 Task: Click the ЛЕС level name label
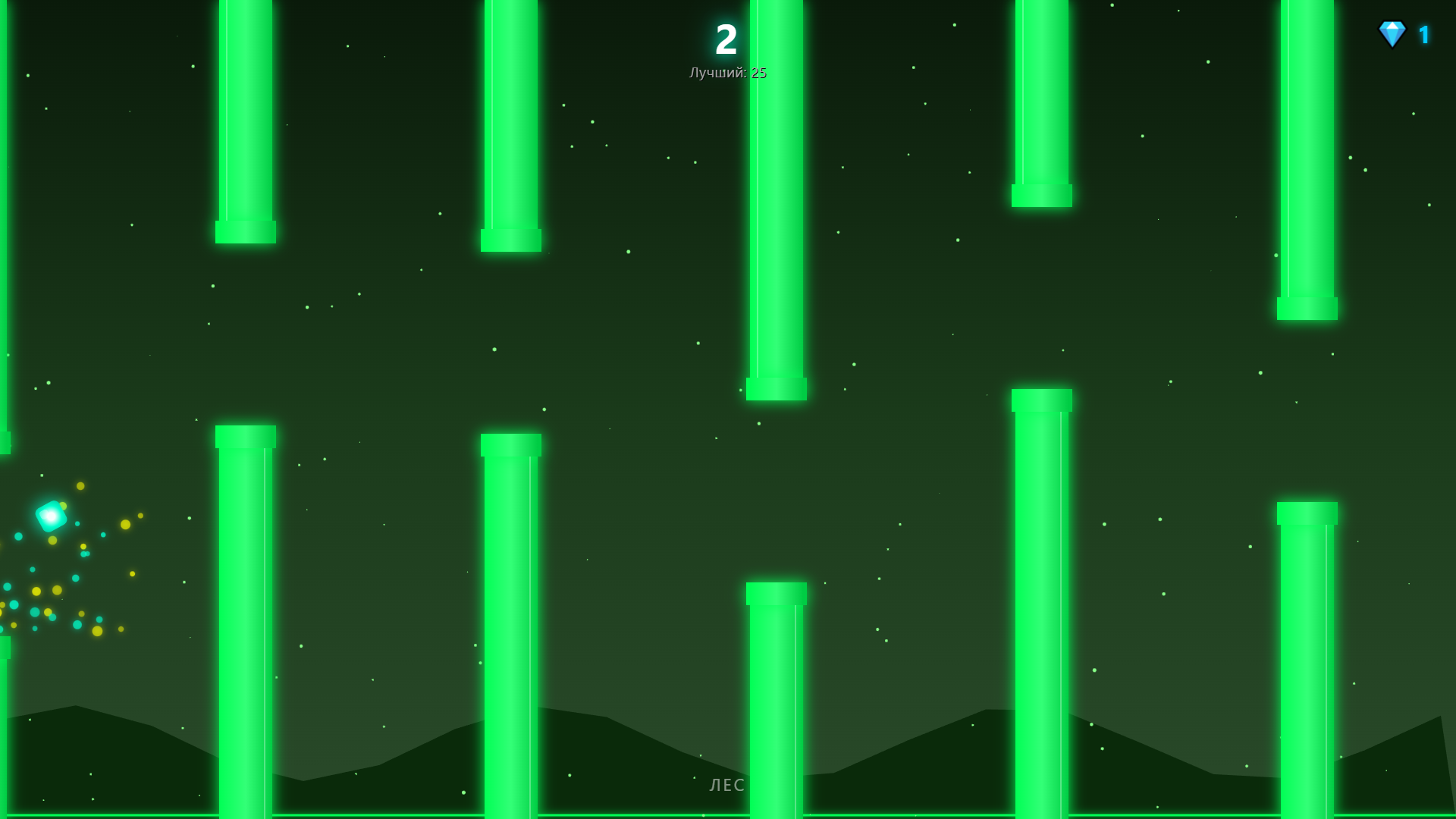[x=726, y=786]
